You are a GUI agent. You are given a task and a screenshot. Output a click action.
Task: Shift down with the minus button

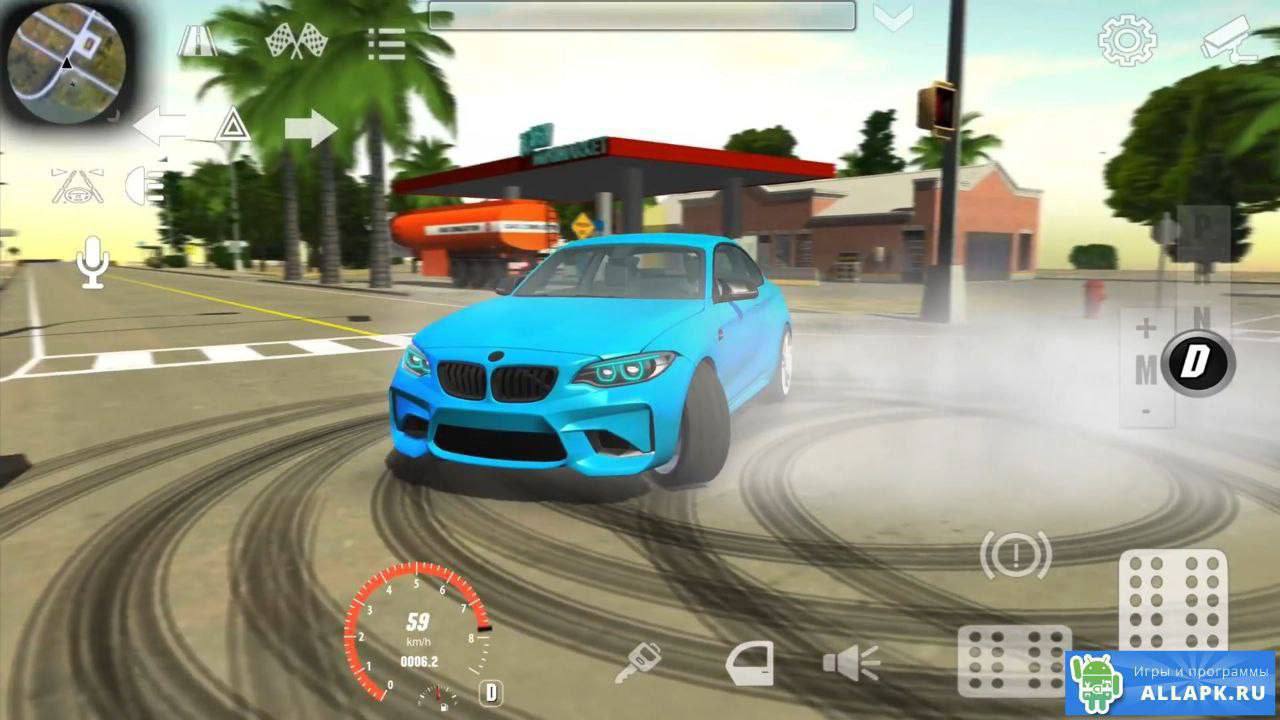click(1146, 410)
